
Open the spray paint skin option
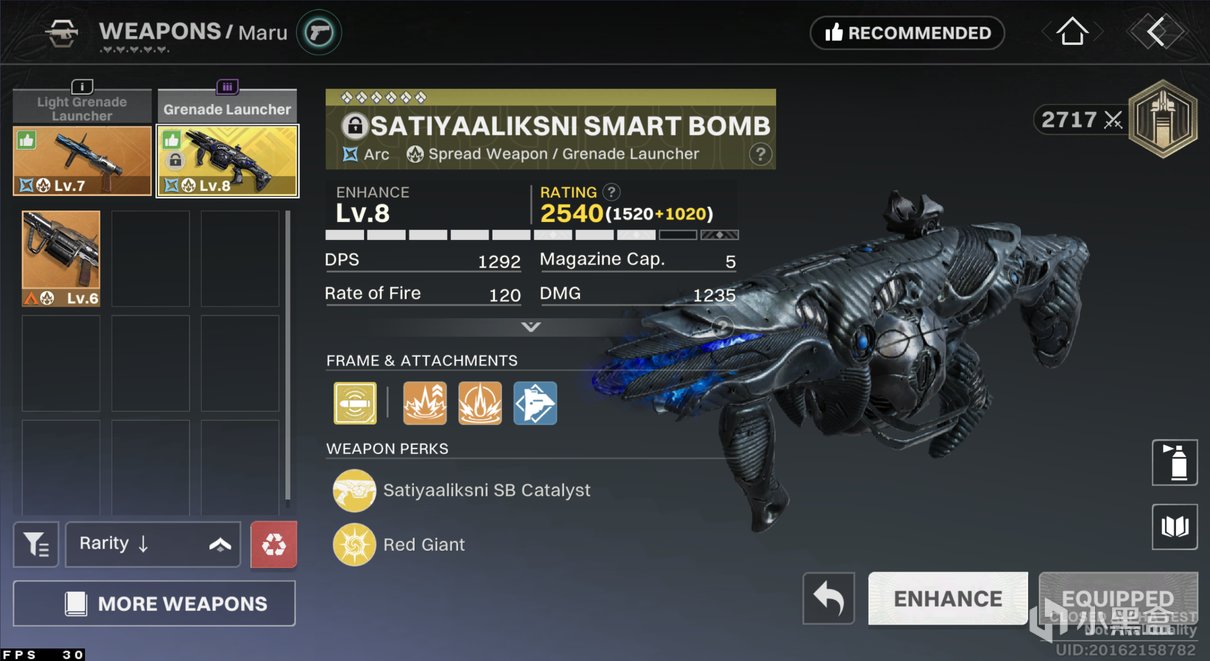1174,463
